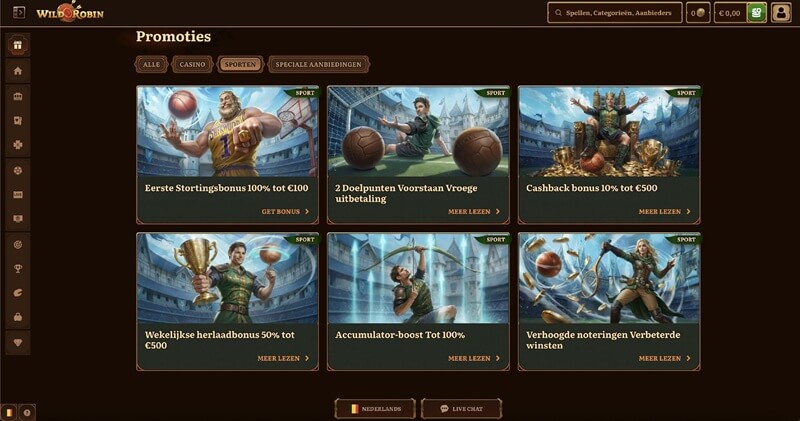Read more about 2 Doelpunten Voorstaan
Viewport: 800px width, 421px height.
(x=474, y=212)
